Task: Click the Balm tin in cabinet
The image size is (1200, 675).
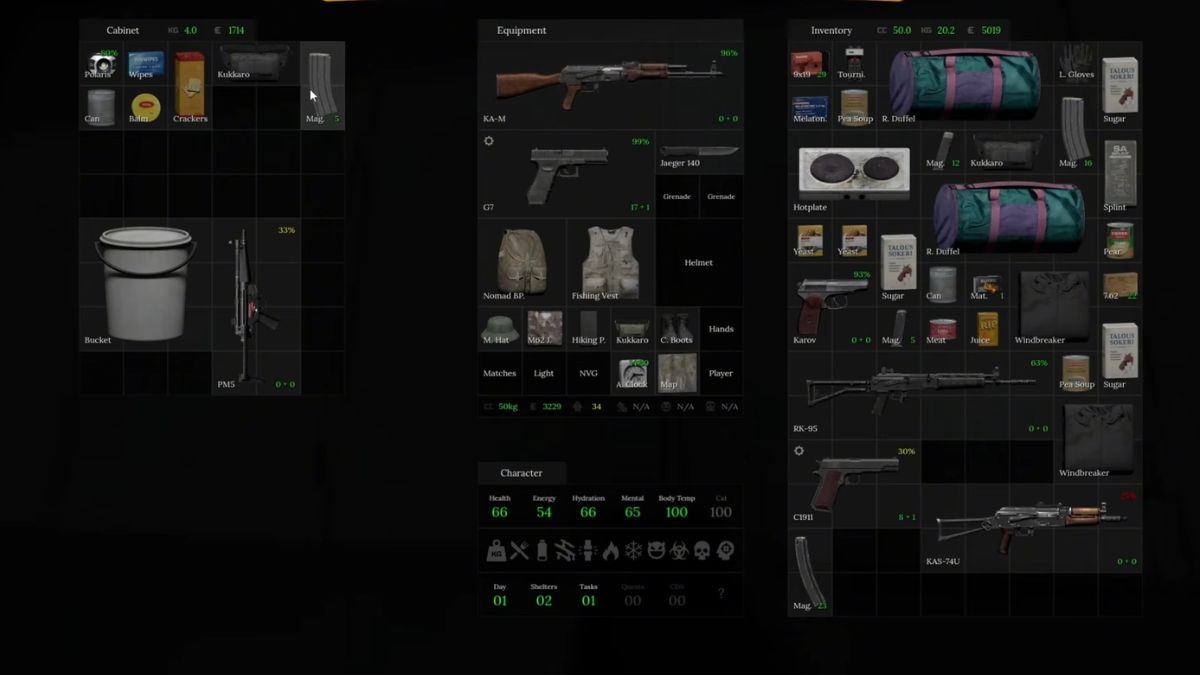Action: pyautogui.click(x=145, y=107)
